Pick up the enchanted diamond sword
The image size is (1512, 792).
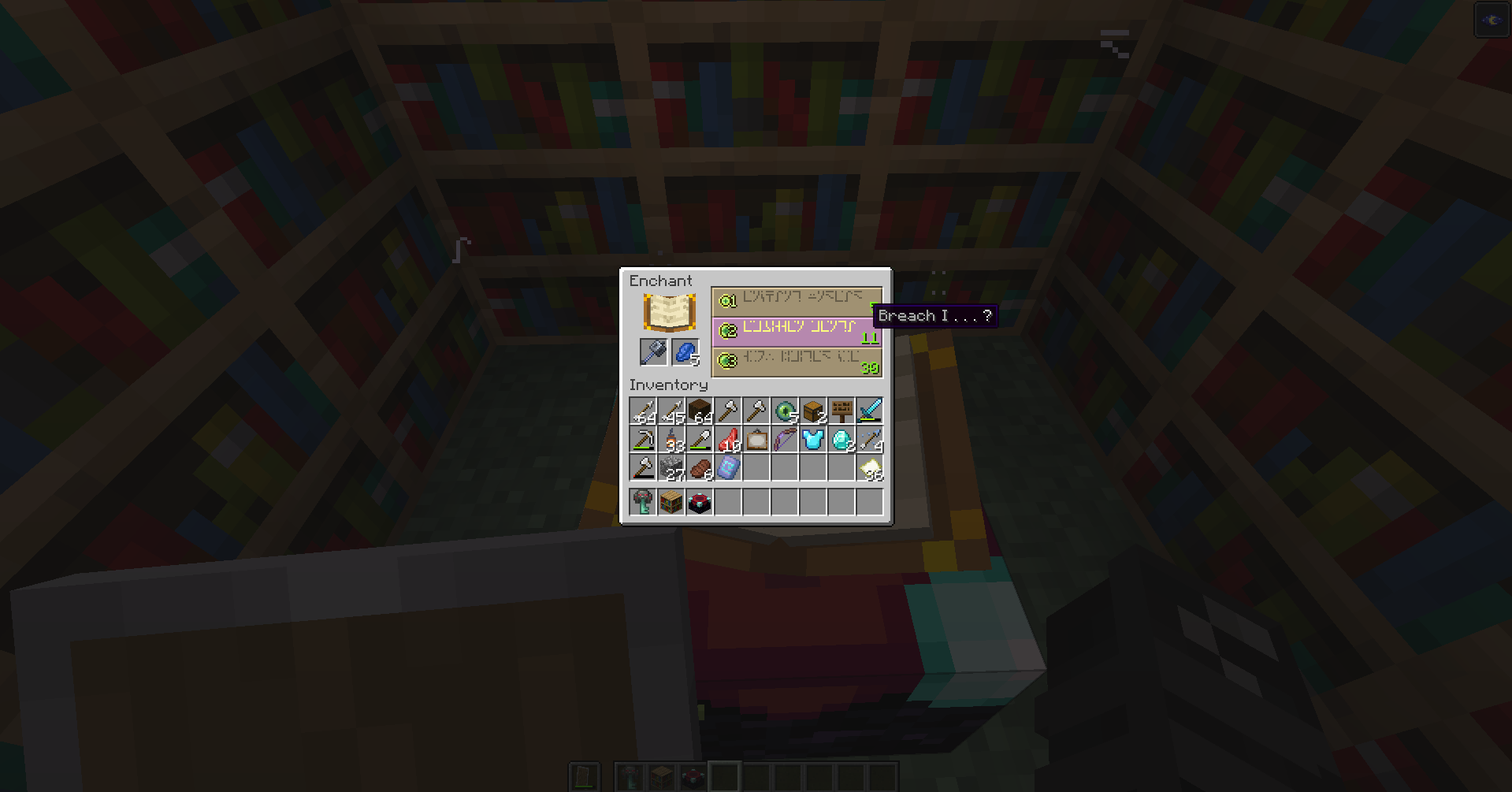click(x=870, y=410)
